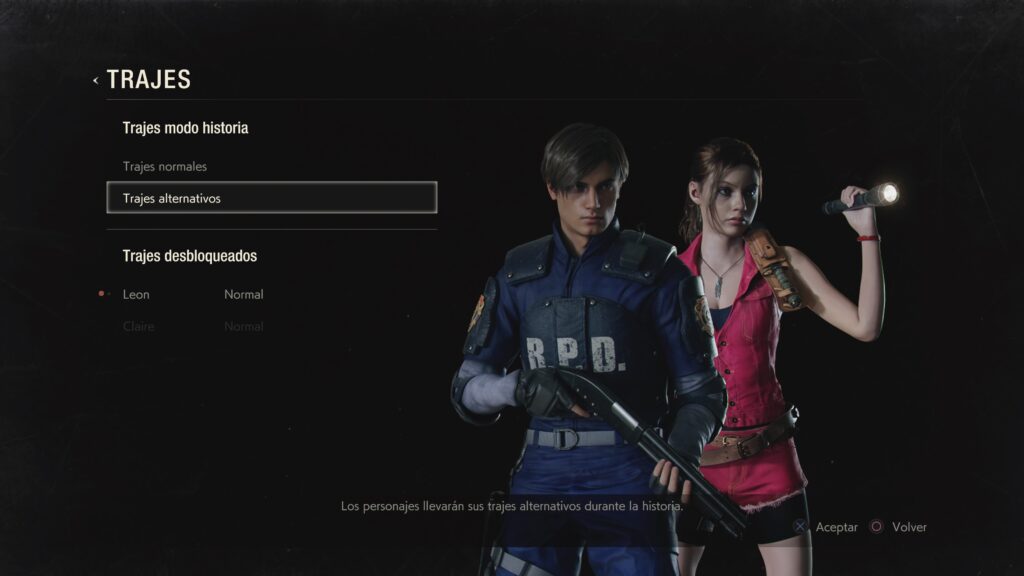
Task: Go back using the arrow beside TRAJES
Action: click(x=96, y=80)
